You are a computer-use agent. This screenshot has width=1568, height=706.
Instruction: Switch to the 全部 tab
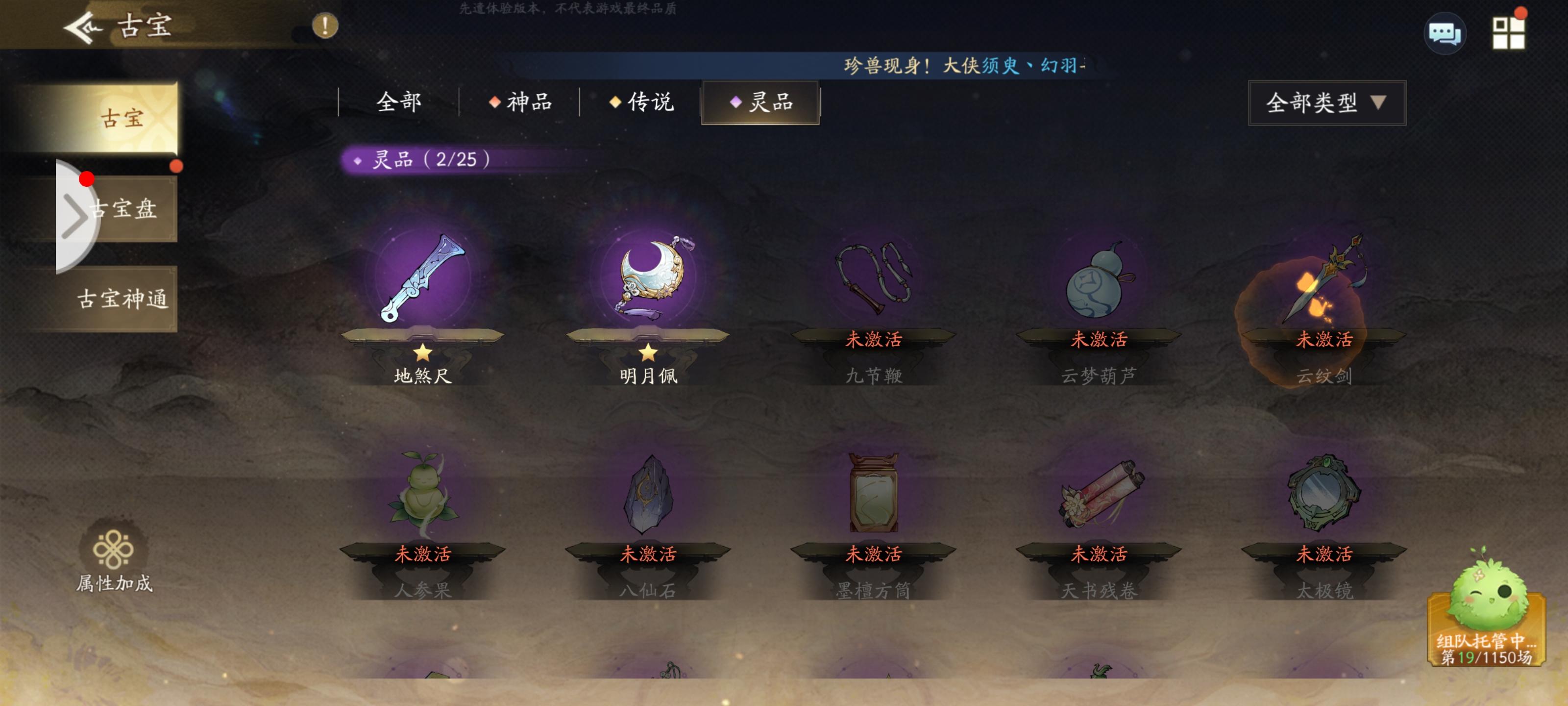pyautogui.click(x=399, y=103)
